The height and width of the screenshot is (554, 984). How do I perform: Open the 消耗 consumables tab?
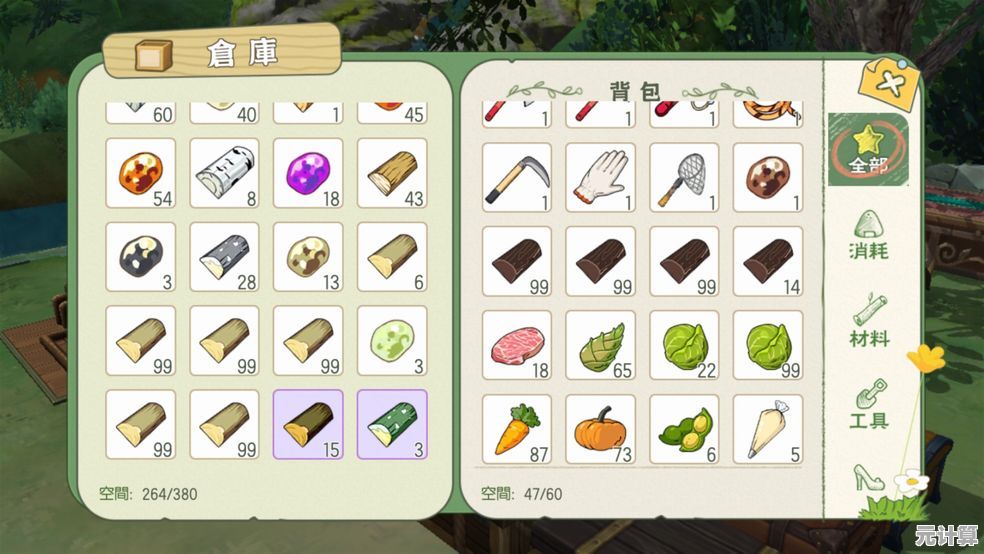(868, 237)
